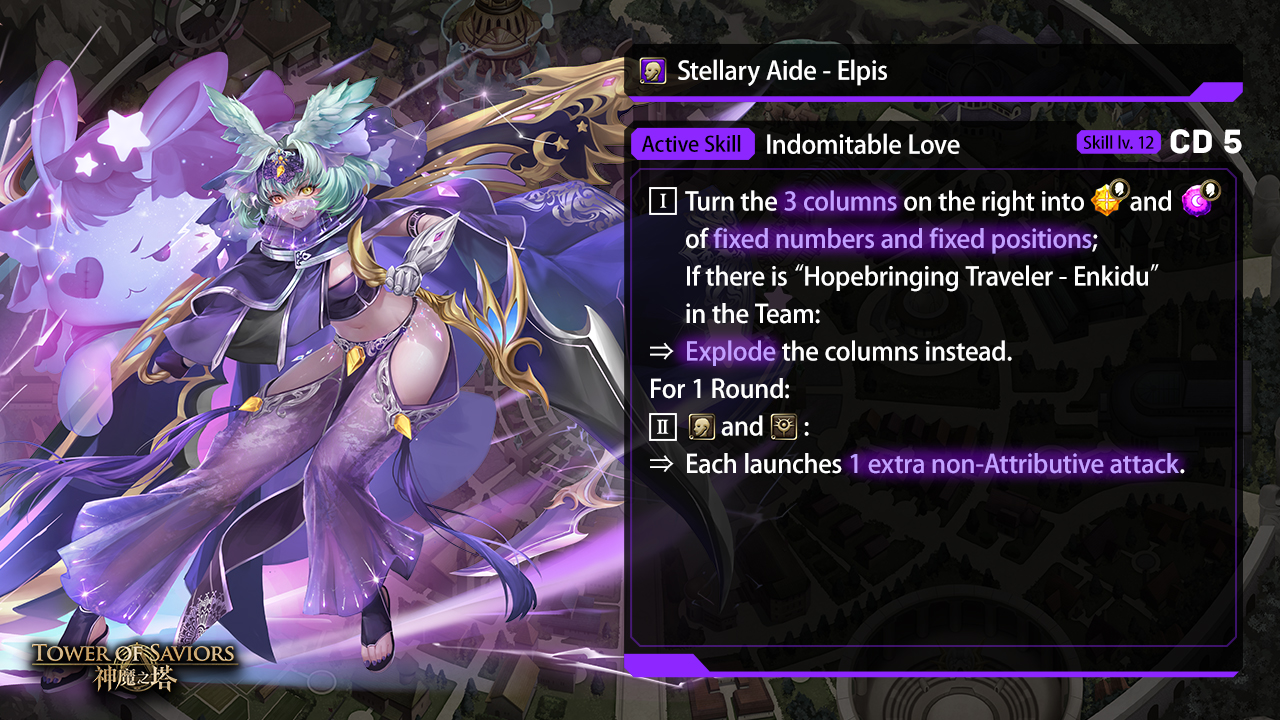1280x720 pixels.
Task: Click the Tower of Saviors logo
Action: click(x=133, y=666)
